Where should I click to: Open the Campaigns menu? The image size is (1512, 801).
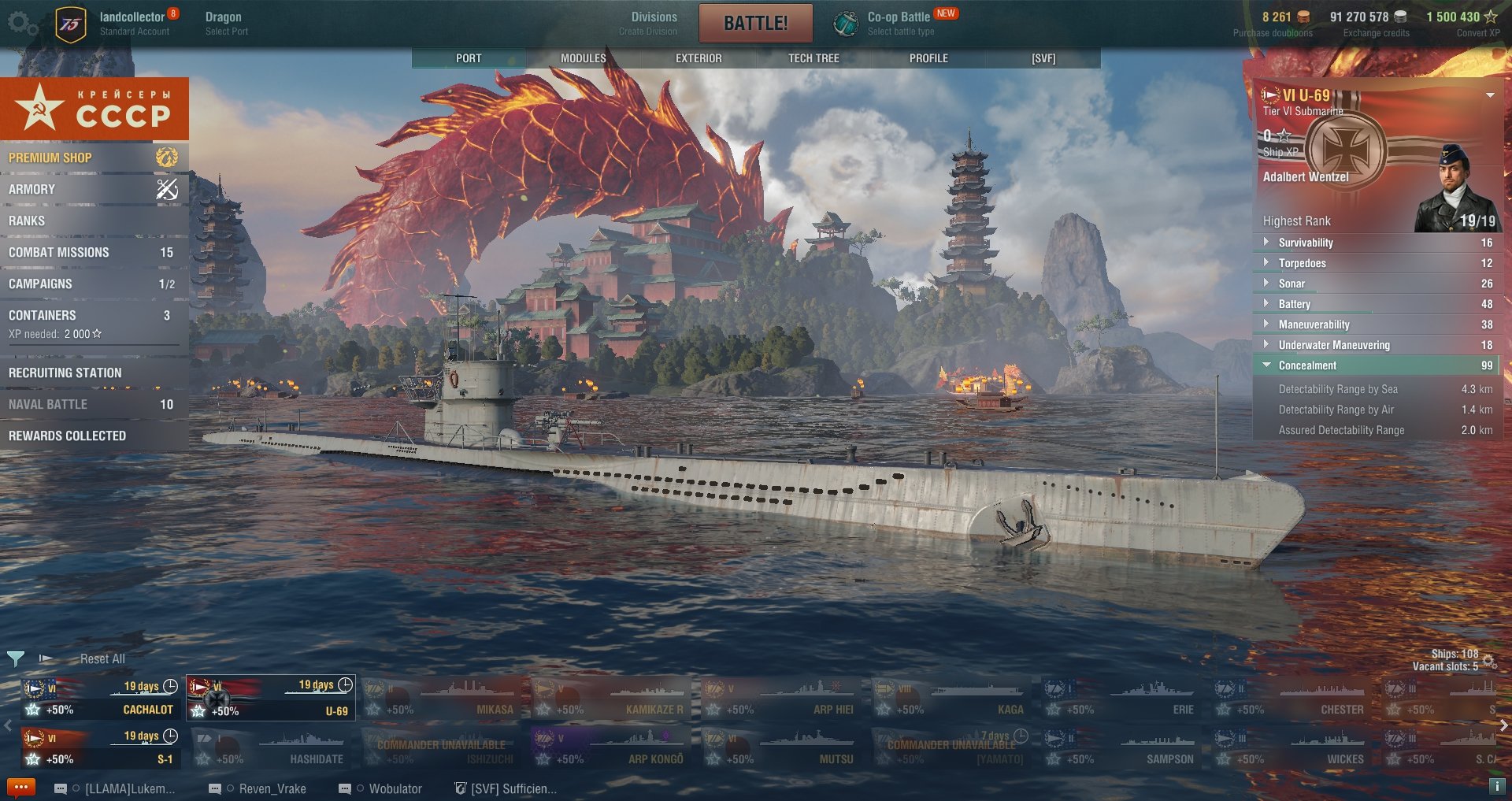pos(93,284)
